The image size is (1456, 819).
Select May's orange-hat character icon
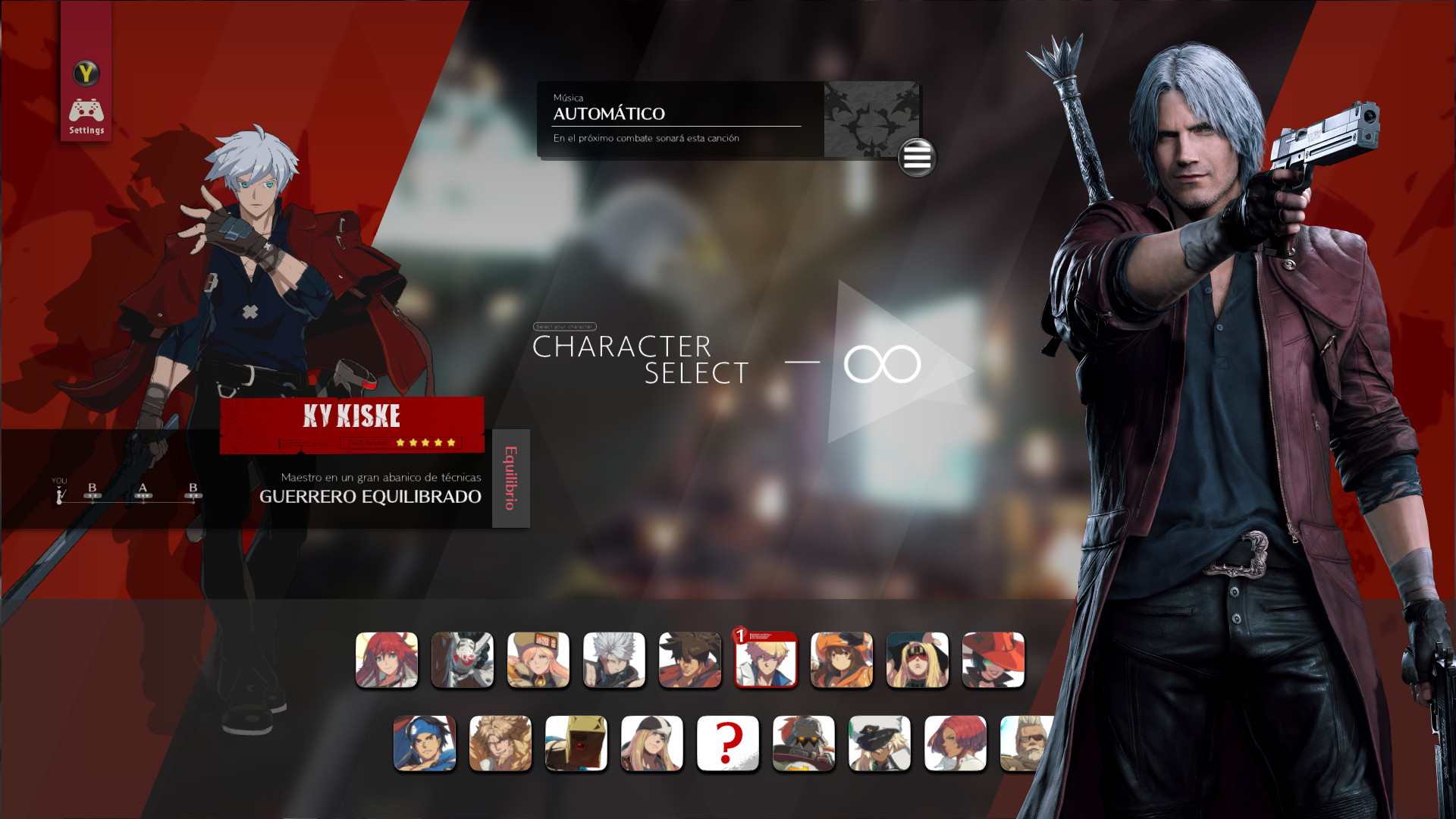point(842,660)
